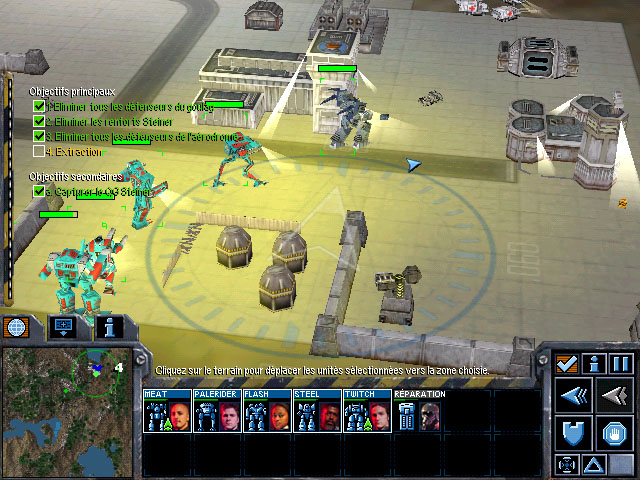Issue the stop hand command
This screenshot has height=480, width=640.
point(613,434)
